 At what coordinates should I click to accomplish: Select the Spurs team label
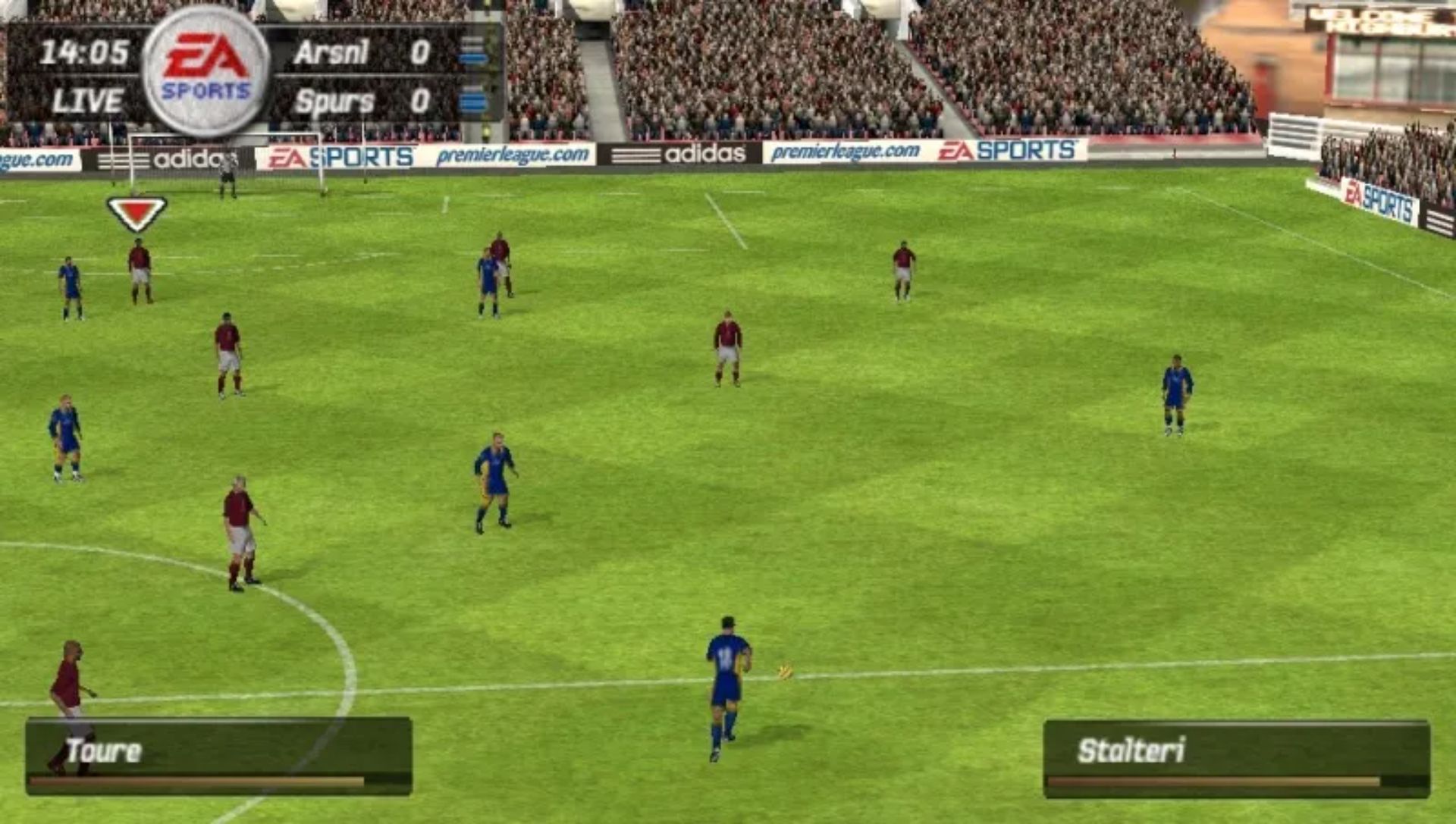tap(334, 99)
